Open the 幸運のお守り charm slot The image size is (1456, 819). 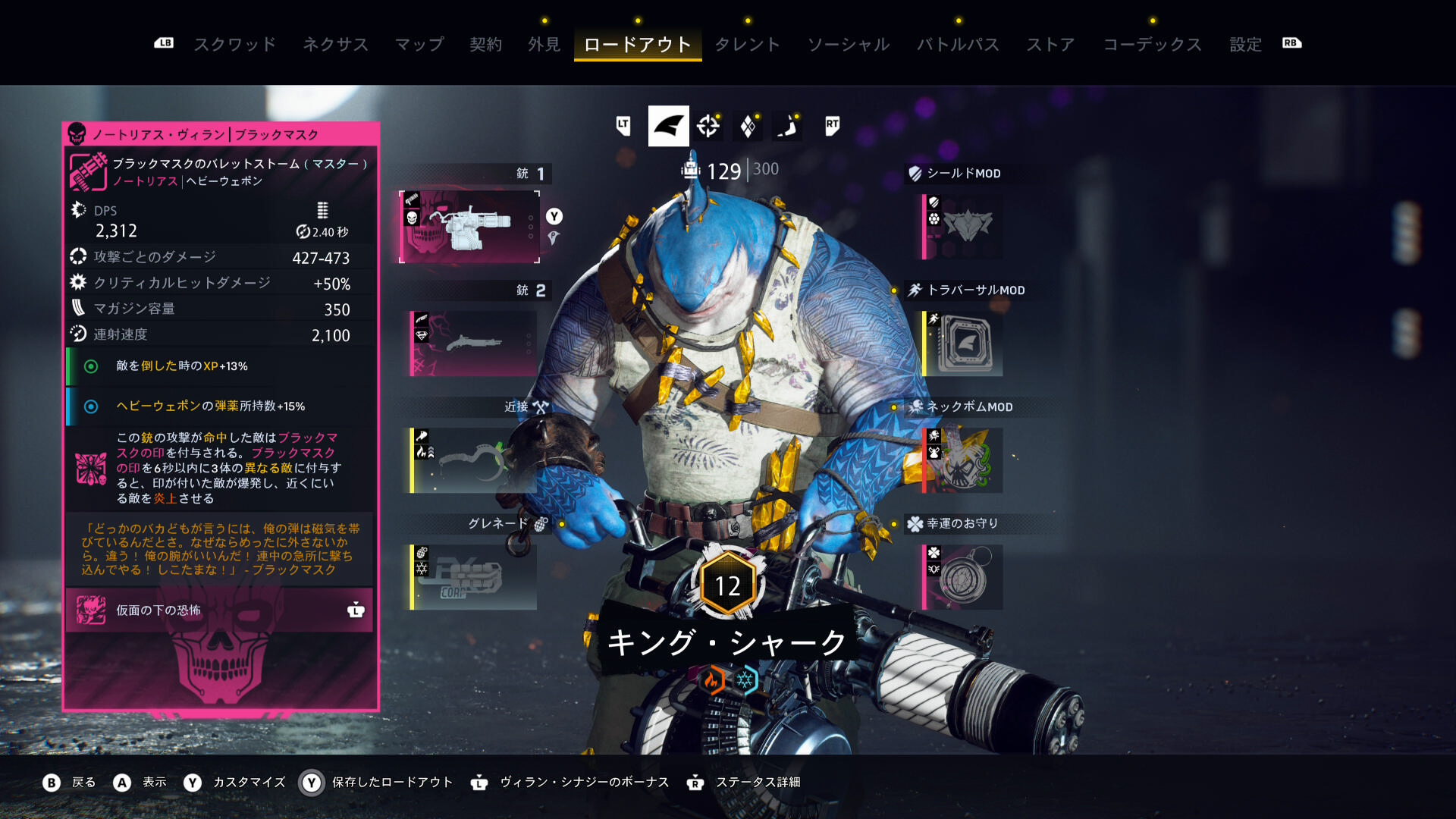[x=963, y=577]
